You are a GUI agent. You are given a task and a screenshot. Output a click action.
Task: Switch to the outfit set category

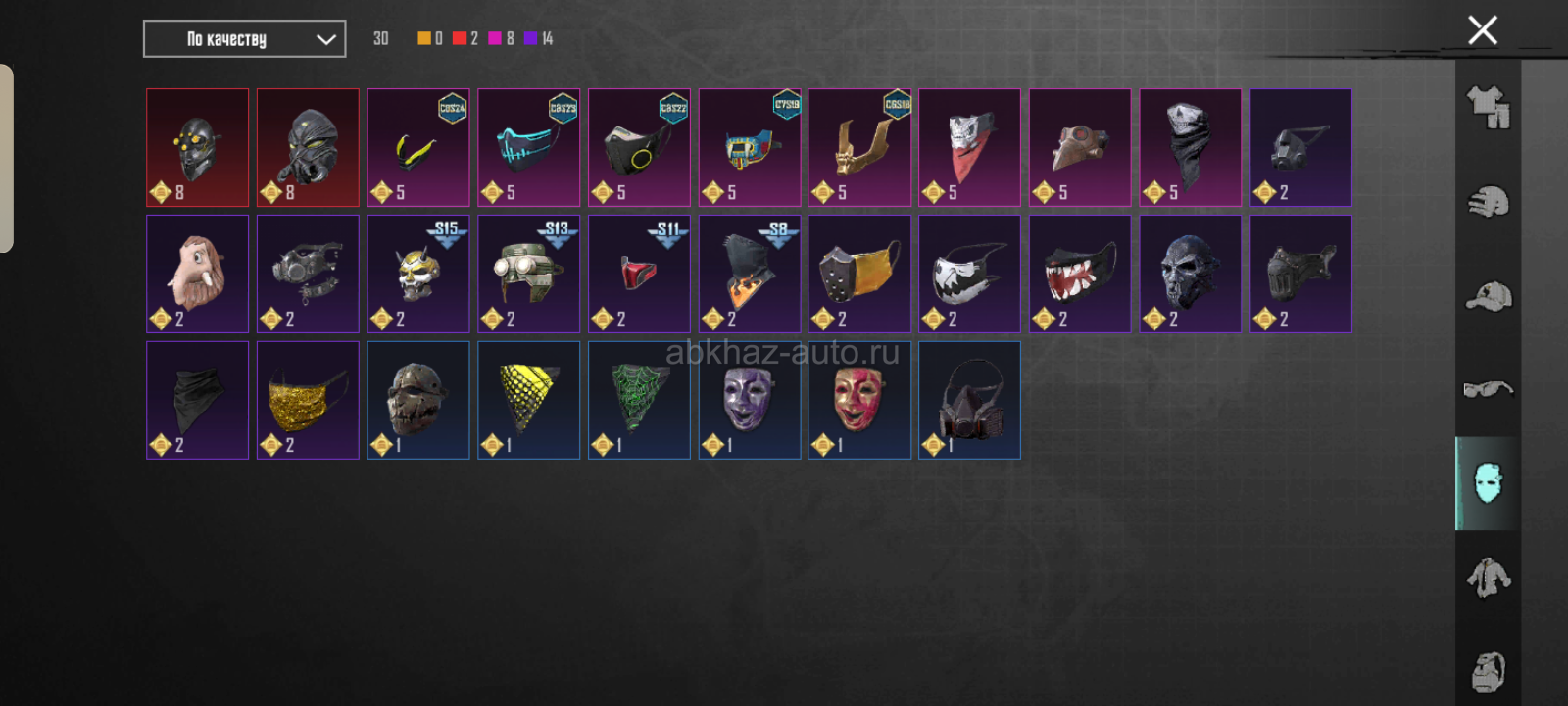(1488, 107)
